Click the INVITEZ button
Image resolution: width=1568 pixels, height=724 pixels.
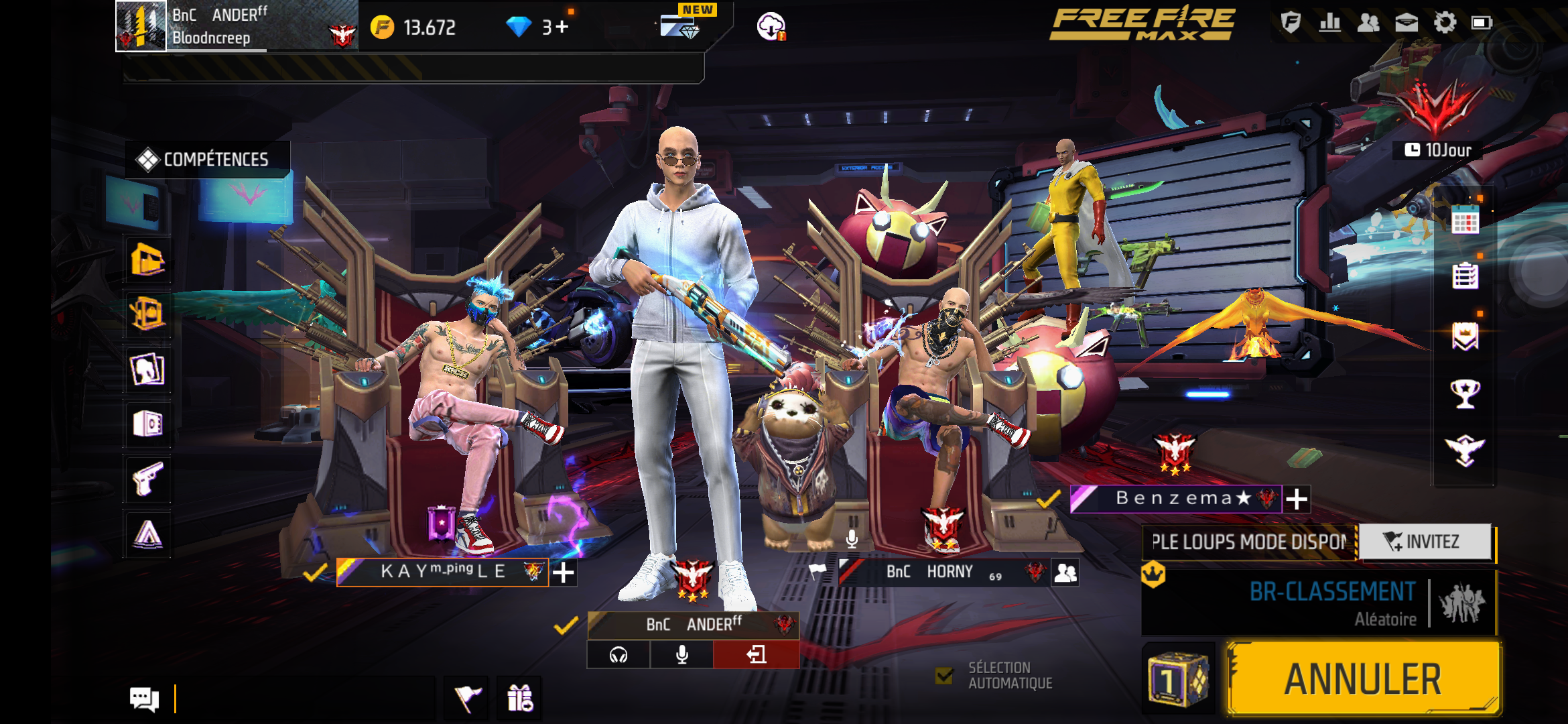coord(1425,542)
